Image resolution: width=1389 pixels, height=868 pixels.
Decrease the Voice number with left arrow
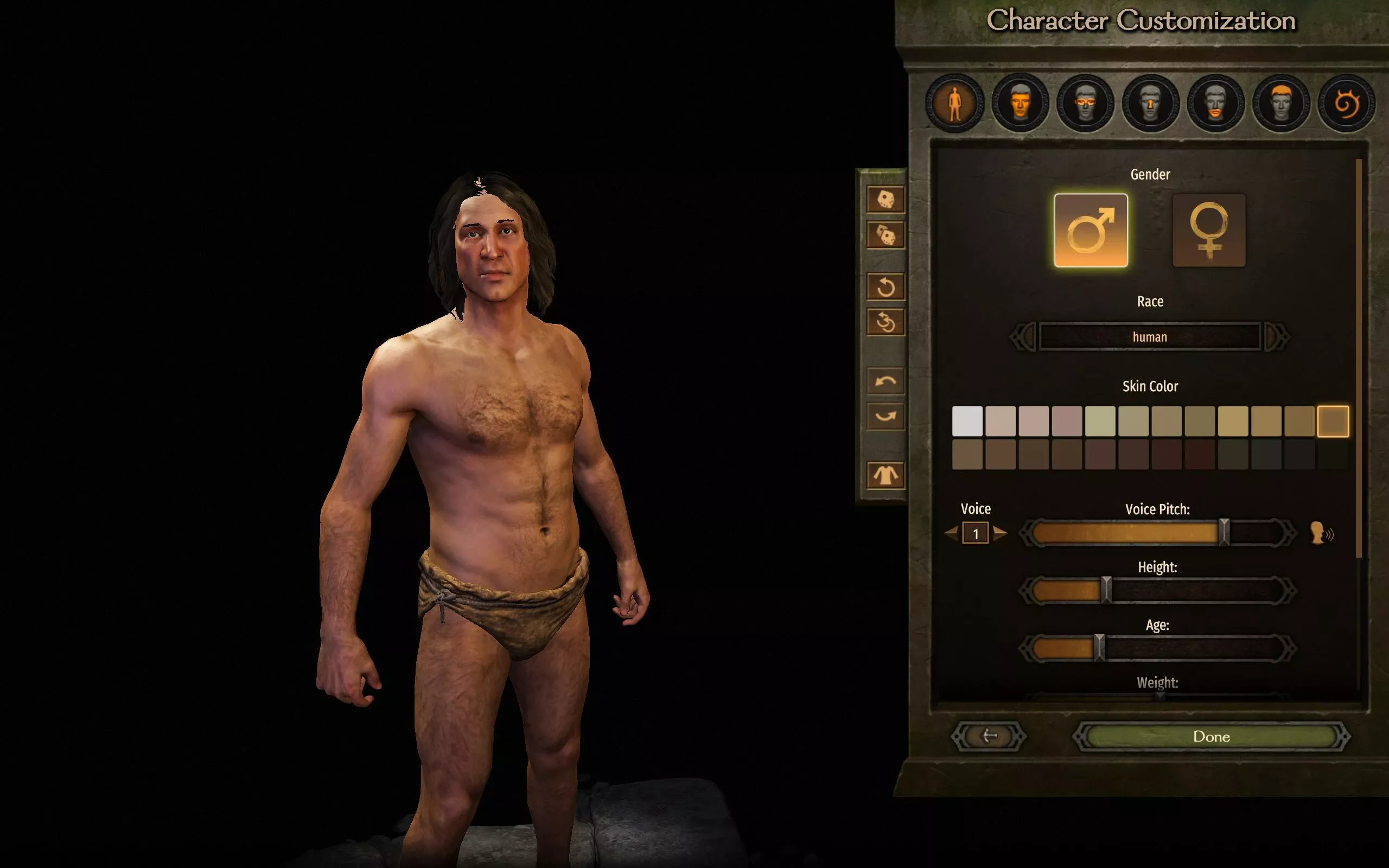(x=952, y=533)
